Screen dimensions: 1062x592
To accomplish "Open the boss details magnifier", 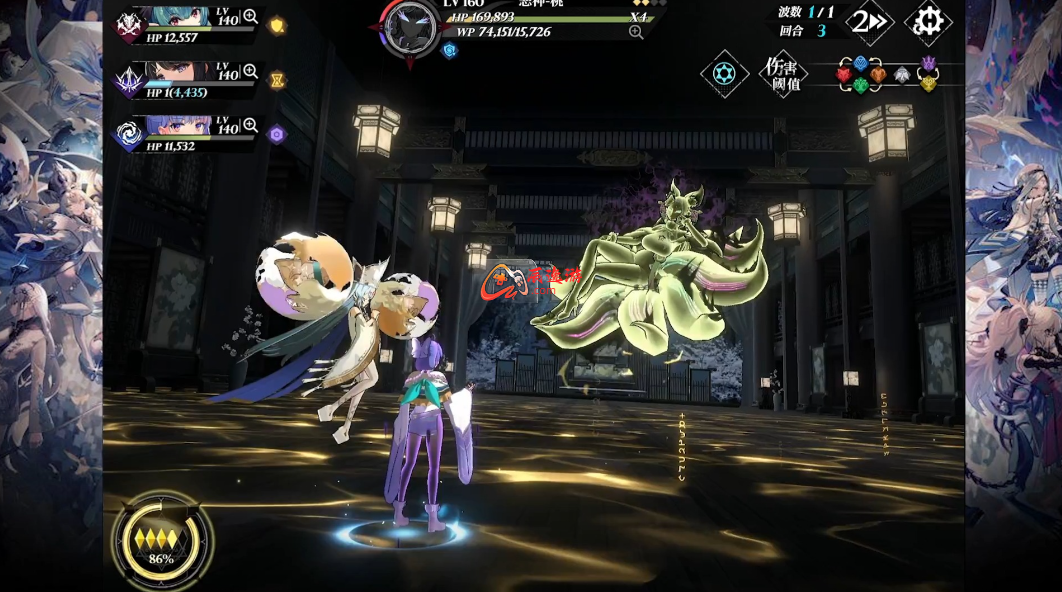I will pos(635,33).
